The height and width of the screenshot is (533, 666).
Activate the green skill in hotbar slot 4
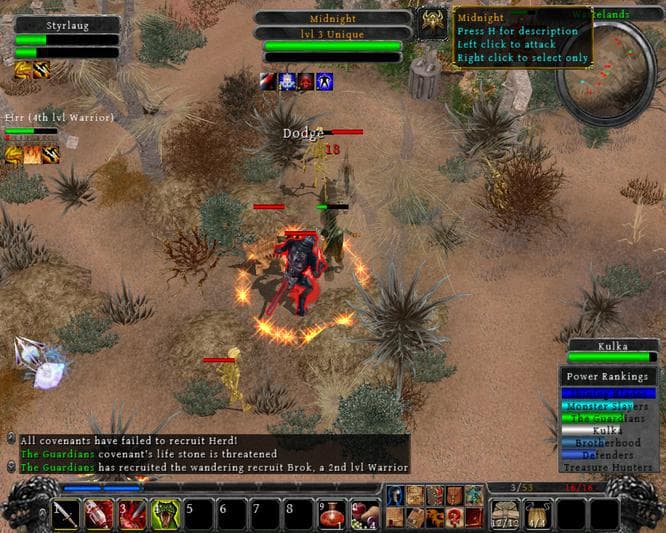point(166,514)
